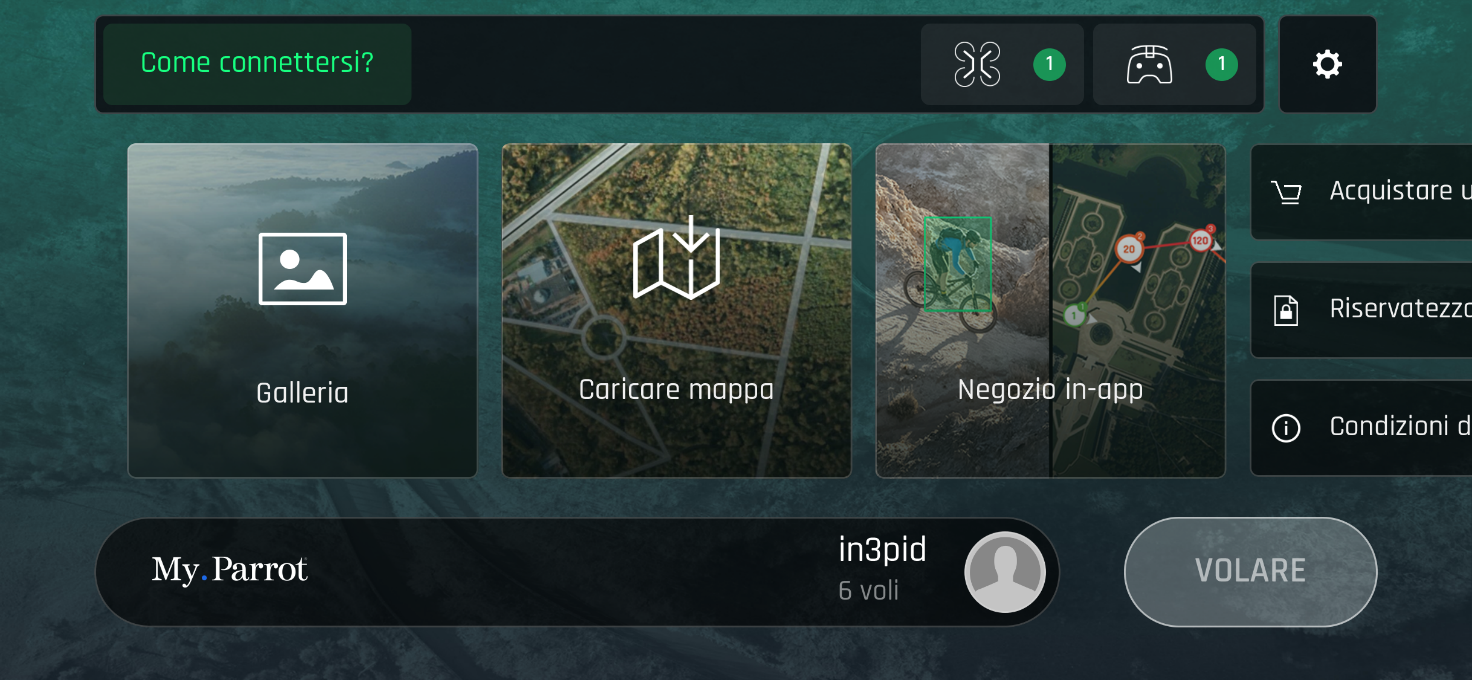Open settings via the gear icon

pos(1327,65)
